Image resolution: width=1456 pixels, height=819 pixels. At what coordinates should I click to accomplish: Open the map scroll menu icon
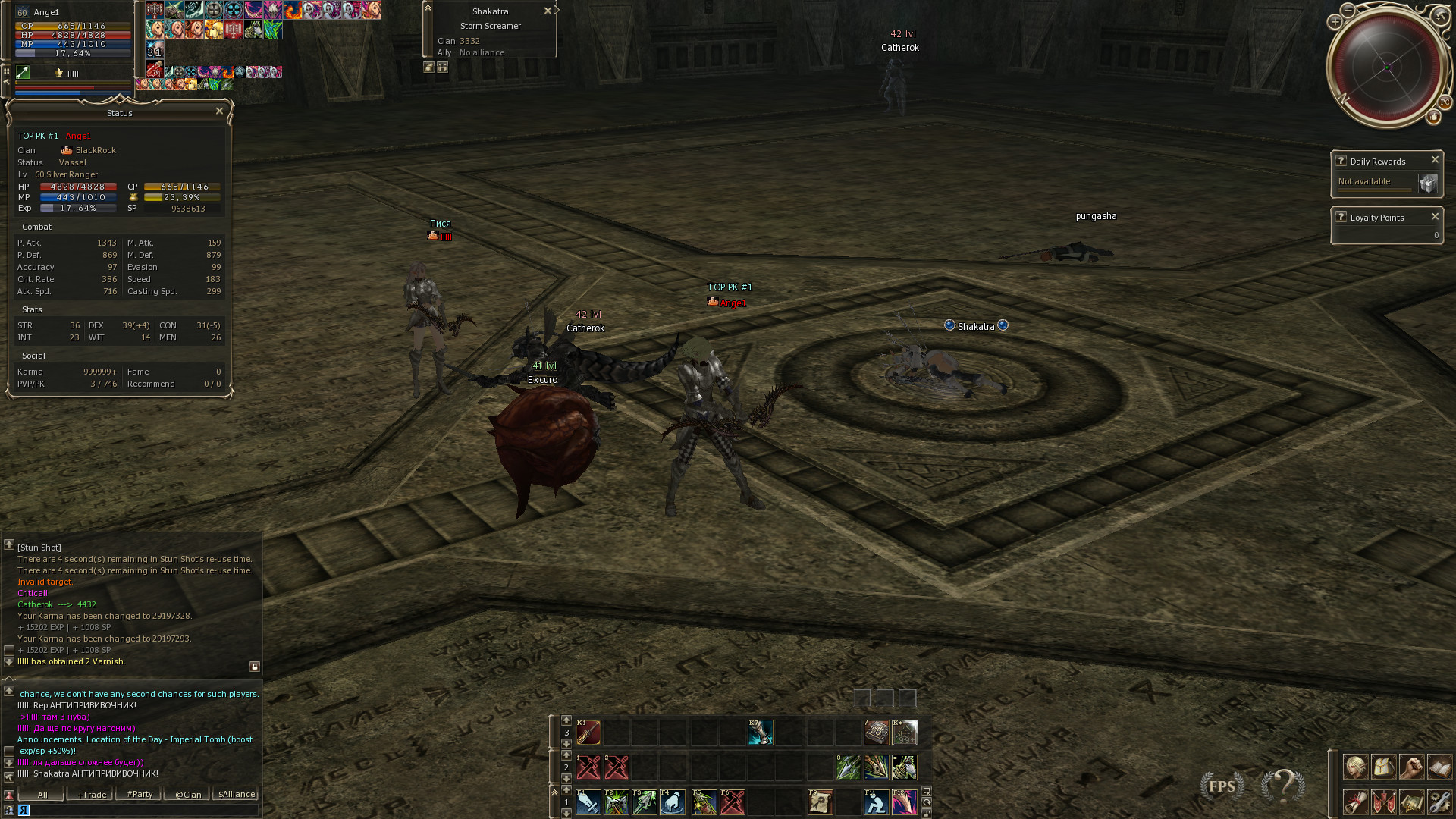click(1411, 802)
